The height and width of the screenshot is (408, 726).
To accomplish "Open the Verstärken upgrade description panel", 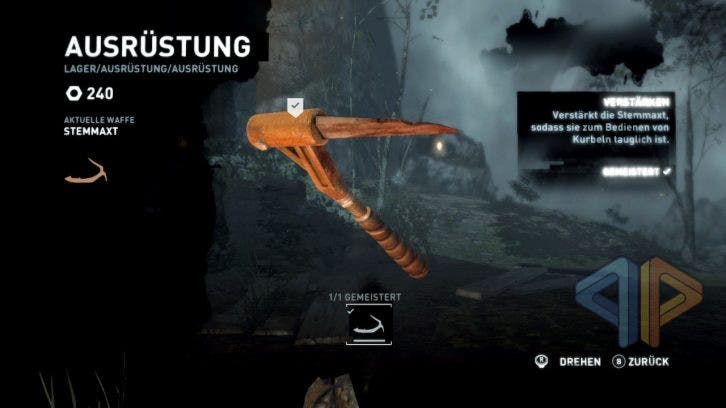I will pyautogui.click(x=596, y=135).
